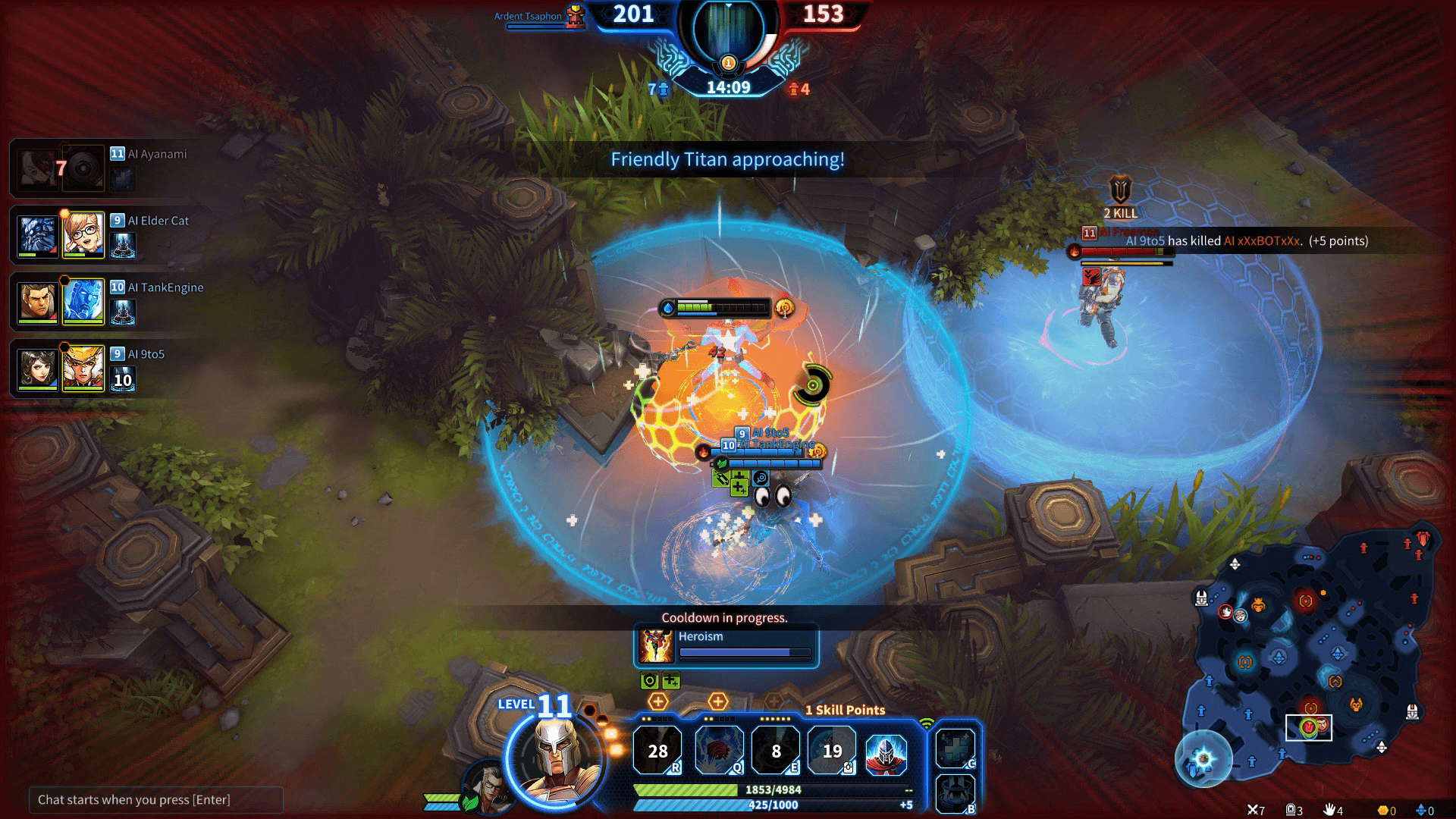Click the gold coin currency icon
The image size is (1456, 819).
[1382, 808]
